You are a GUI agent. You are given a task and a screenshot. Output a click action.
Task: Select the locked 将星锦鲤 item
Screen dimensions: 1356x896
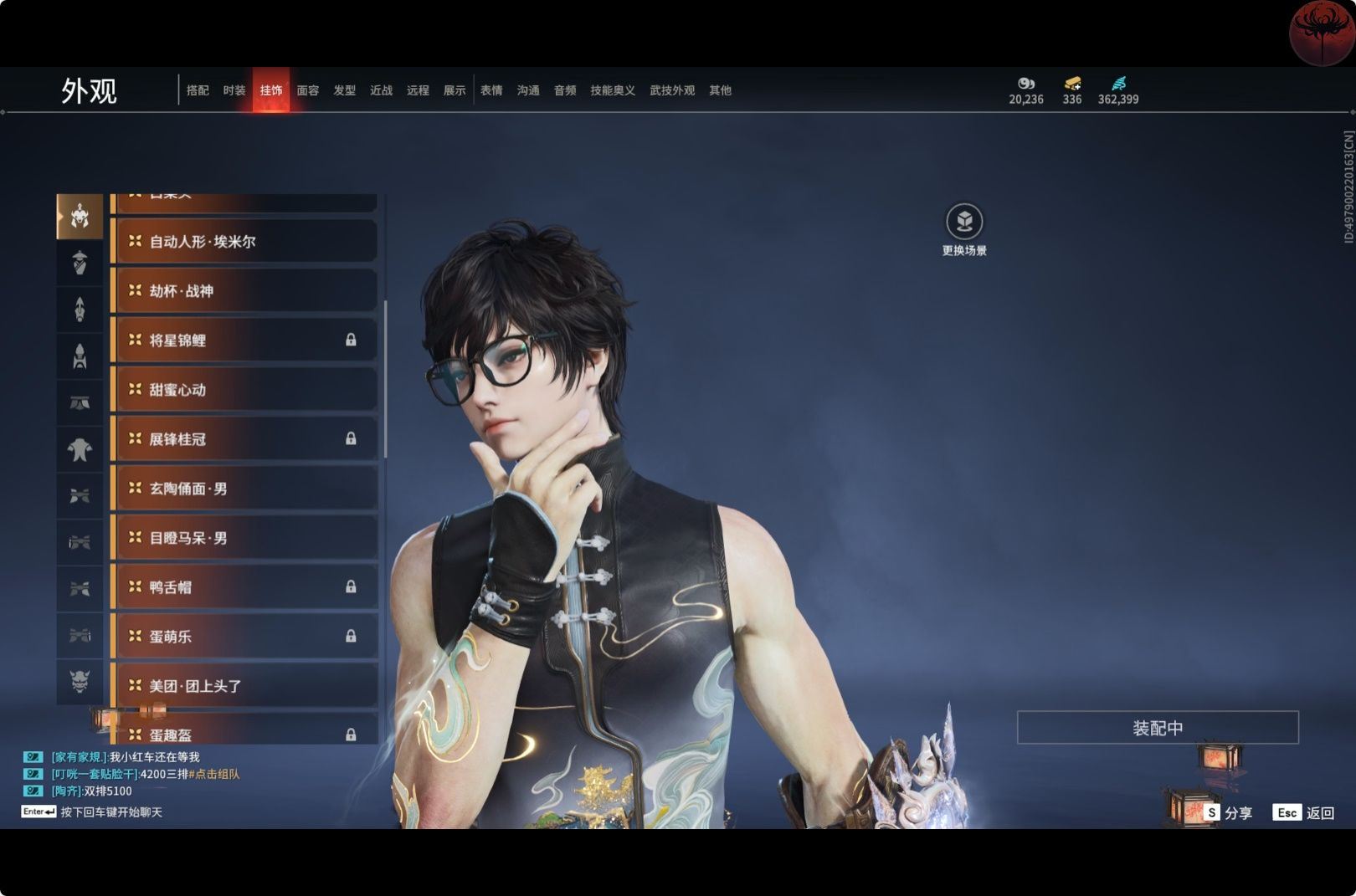coord(244,340)
